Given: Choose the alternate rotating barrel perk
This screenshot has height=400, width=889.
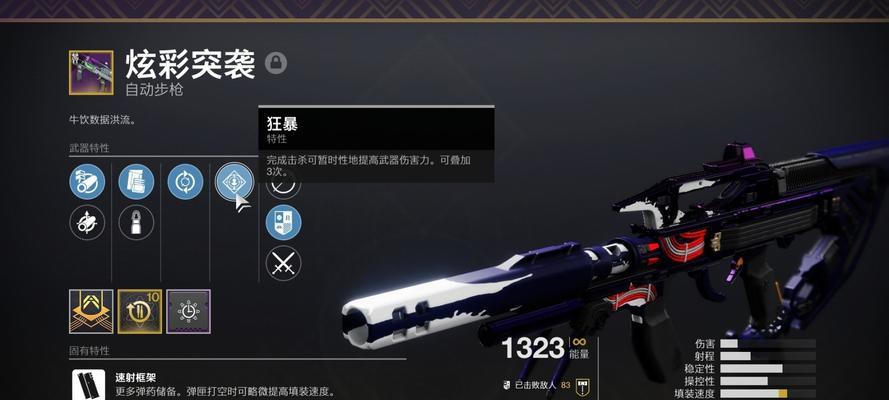Looking at the screenshot, I should (x=87, y=222).
